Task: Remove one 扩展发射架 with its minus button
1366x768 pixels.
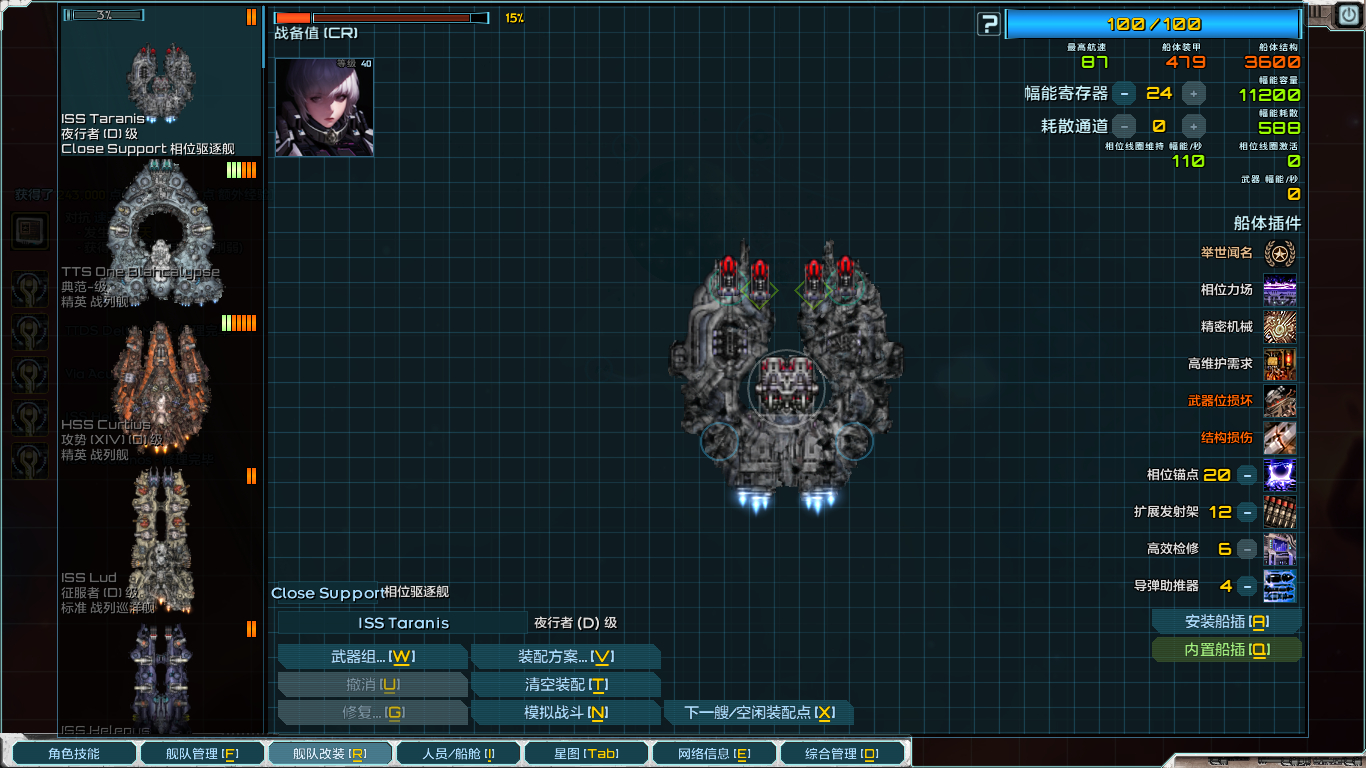Action: [x=1245, y=511]
